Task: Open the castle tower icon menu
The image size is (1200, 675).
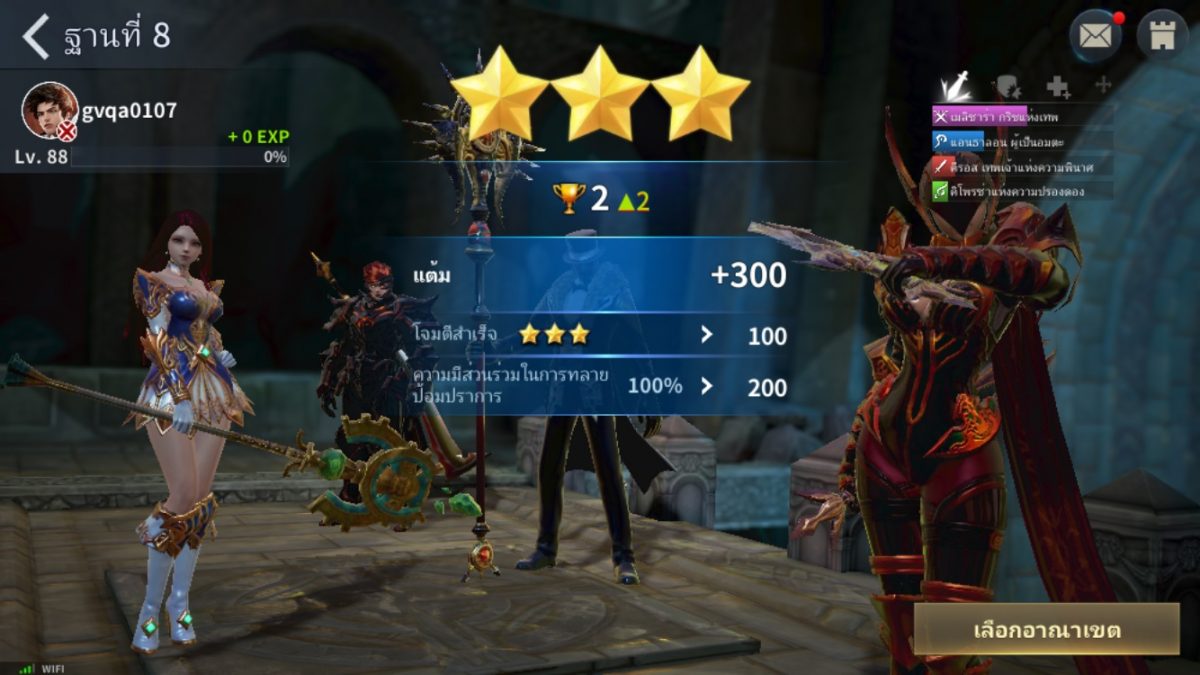Action: 1162,37
